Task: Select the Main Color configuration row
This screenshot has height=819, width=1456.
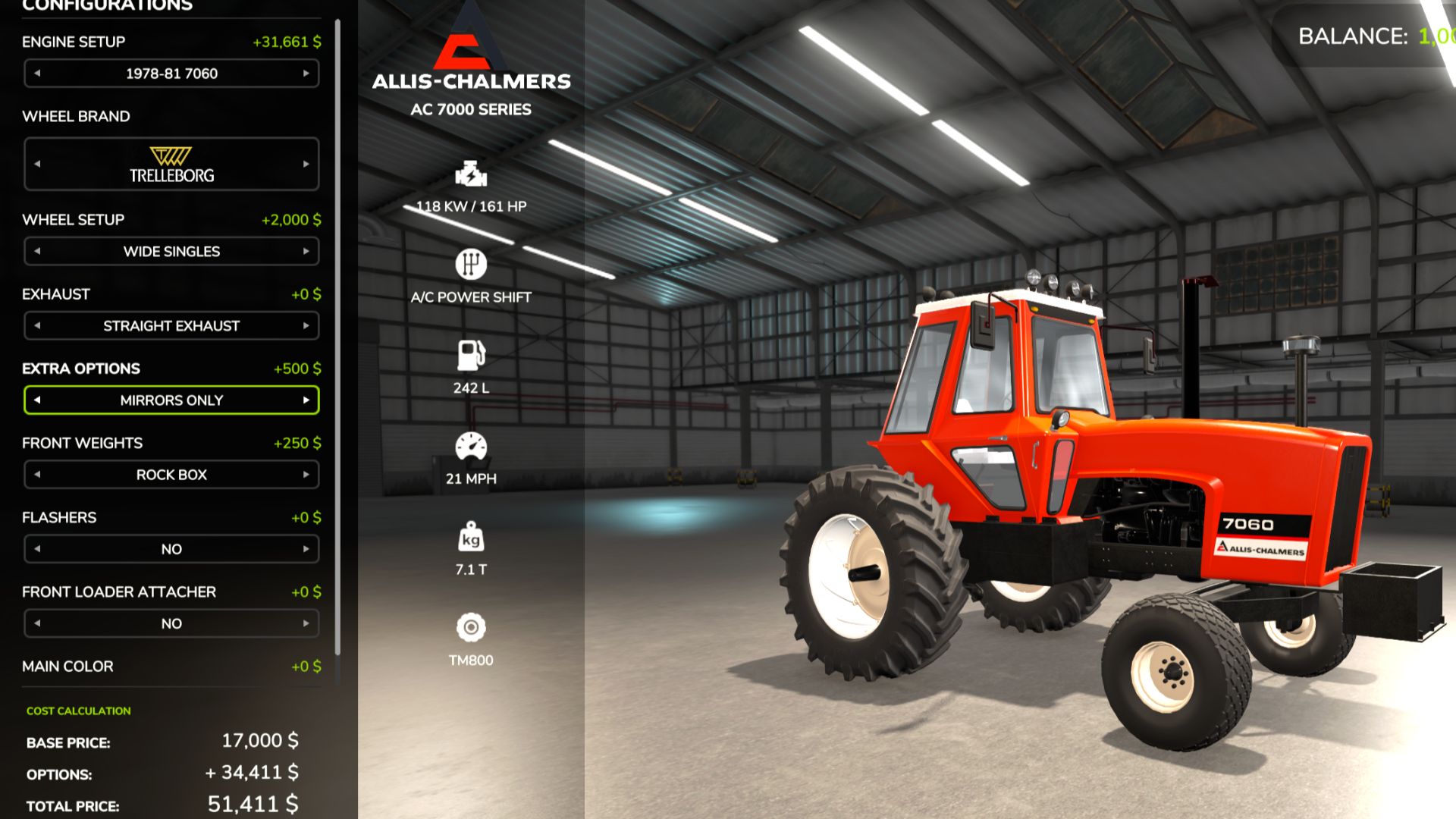Action: pyautogui.click(x=171, y=667)
